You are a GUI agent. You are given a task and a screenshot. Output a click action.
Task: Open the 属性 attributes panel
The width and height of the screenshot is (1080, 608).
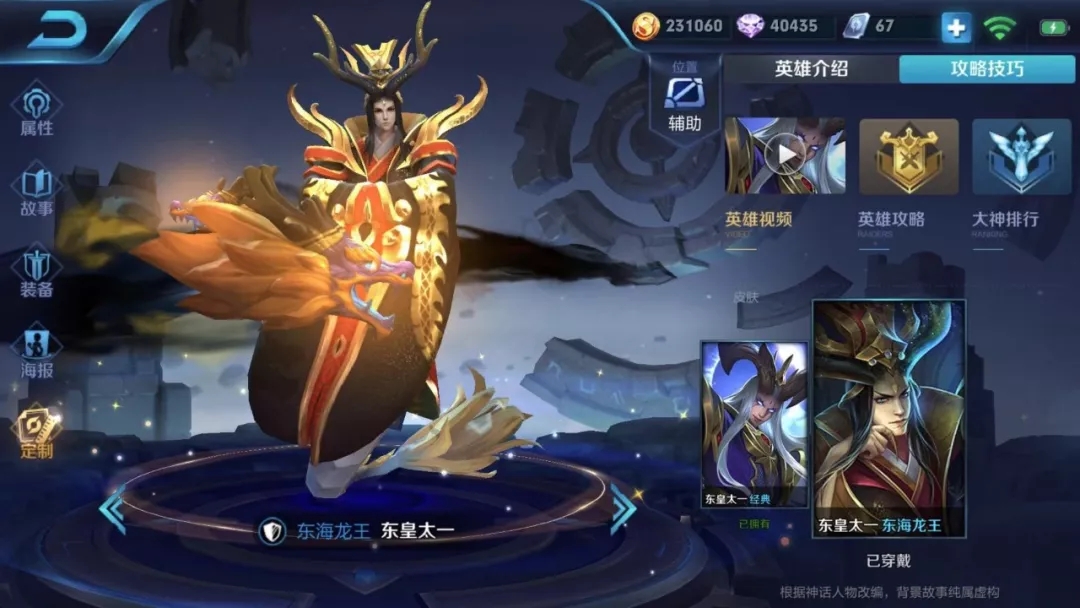[x=37, y=109]
